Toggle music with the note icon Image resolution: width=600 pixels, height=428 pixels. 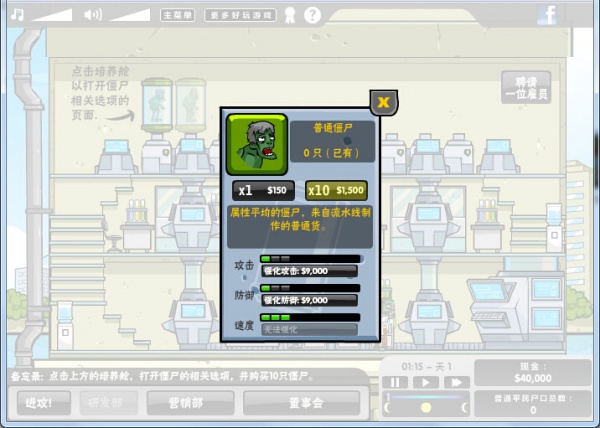pyautogui.click(x=17, y=14)
